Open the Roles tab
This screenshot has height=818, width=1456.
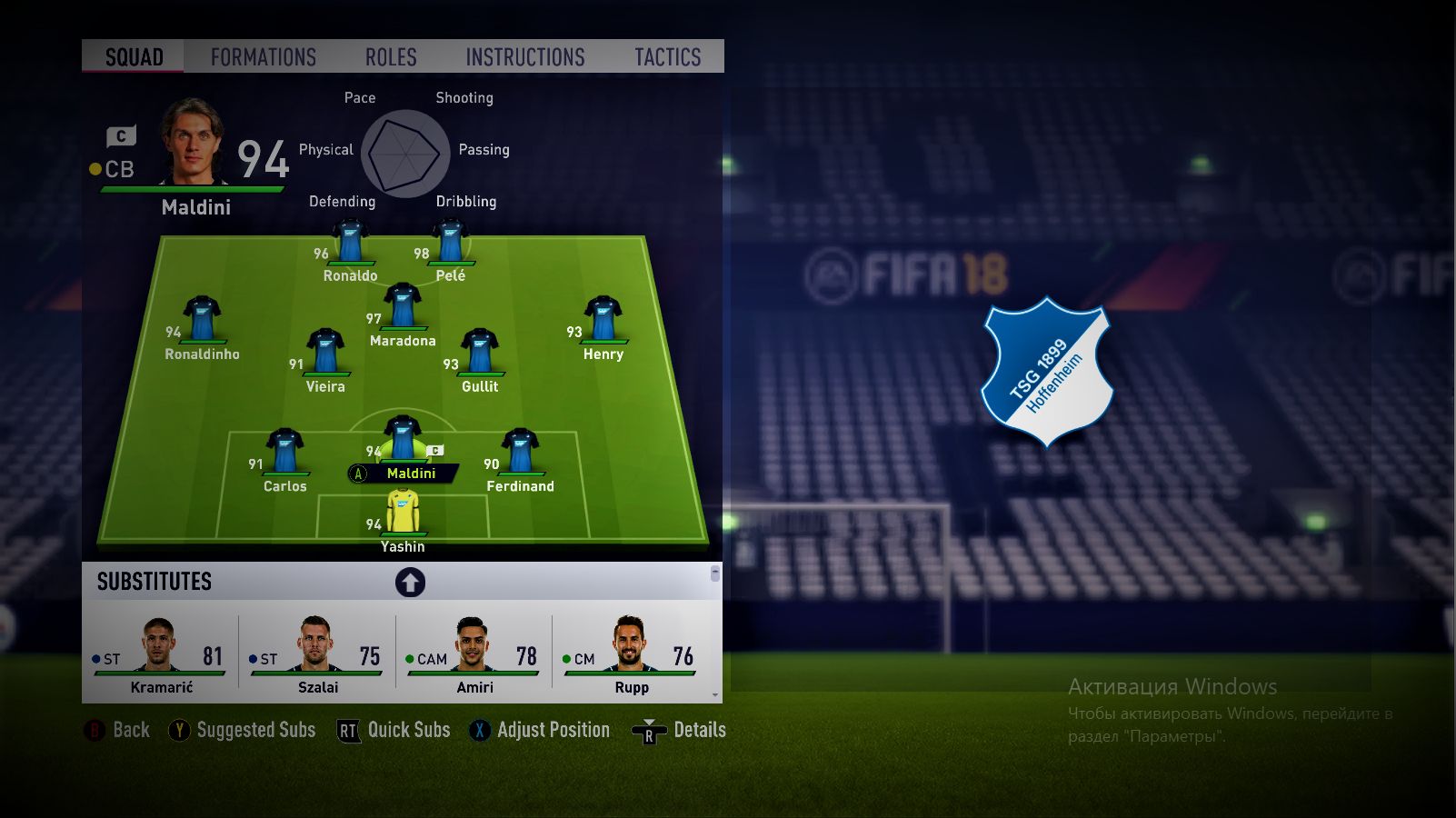391,57
